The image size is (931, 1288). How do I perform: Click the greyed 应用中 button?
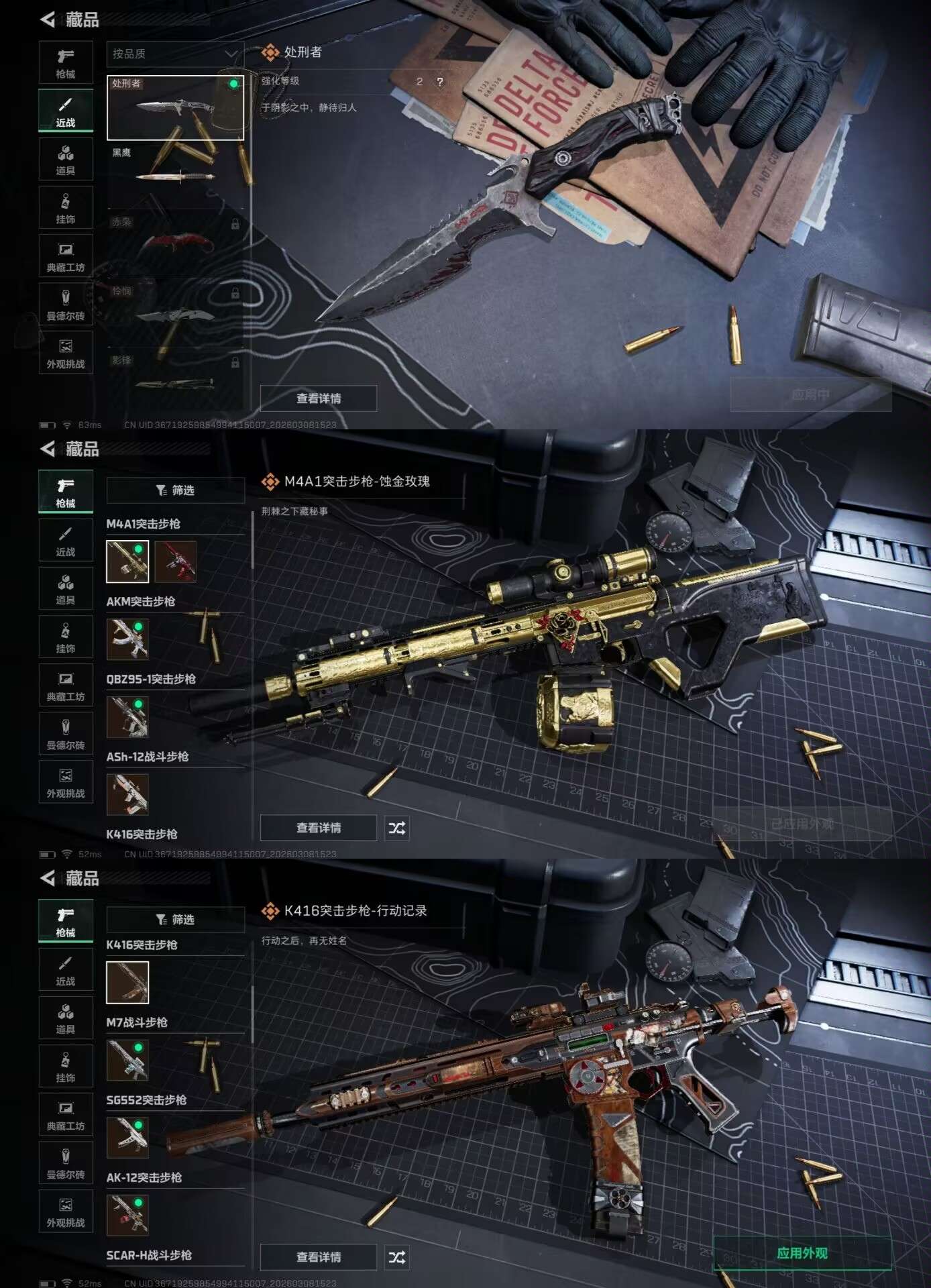point(810,394)
